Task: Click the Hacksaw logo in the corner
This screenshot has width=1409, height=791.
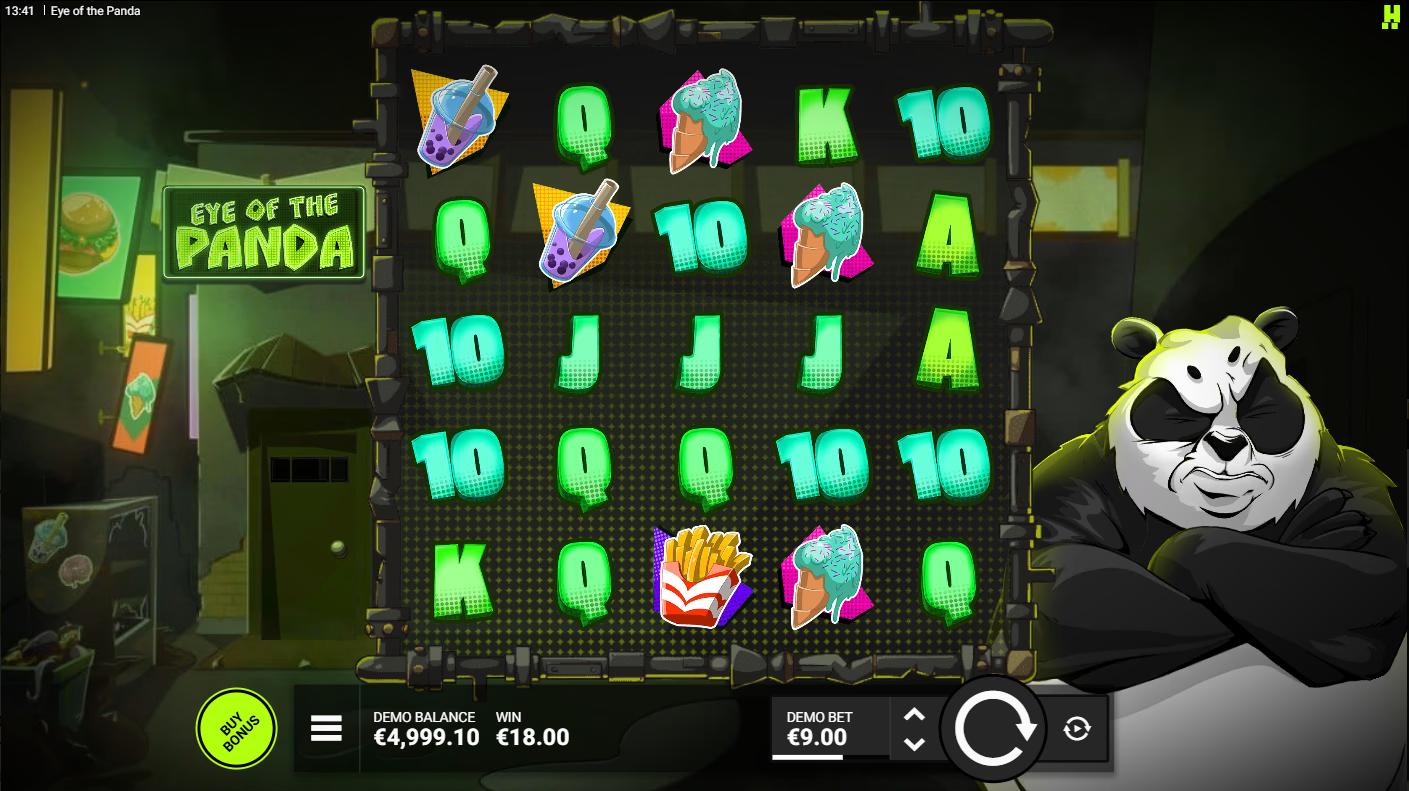Action: click(1390, 16)
